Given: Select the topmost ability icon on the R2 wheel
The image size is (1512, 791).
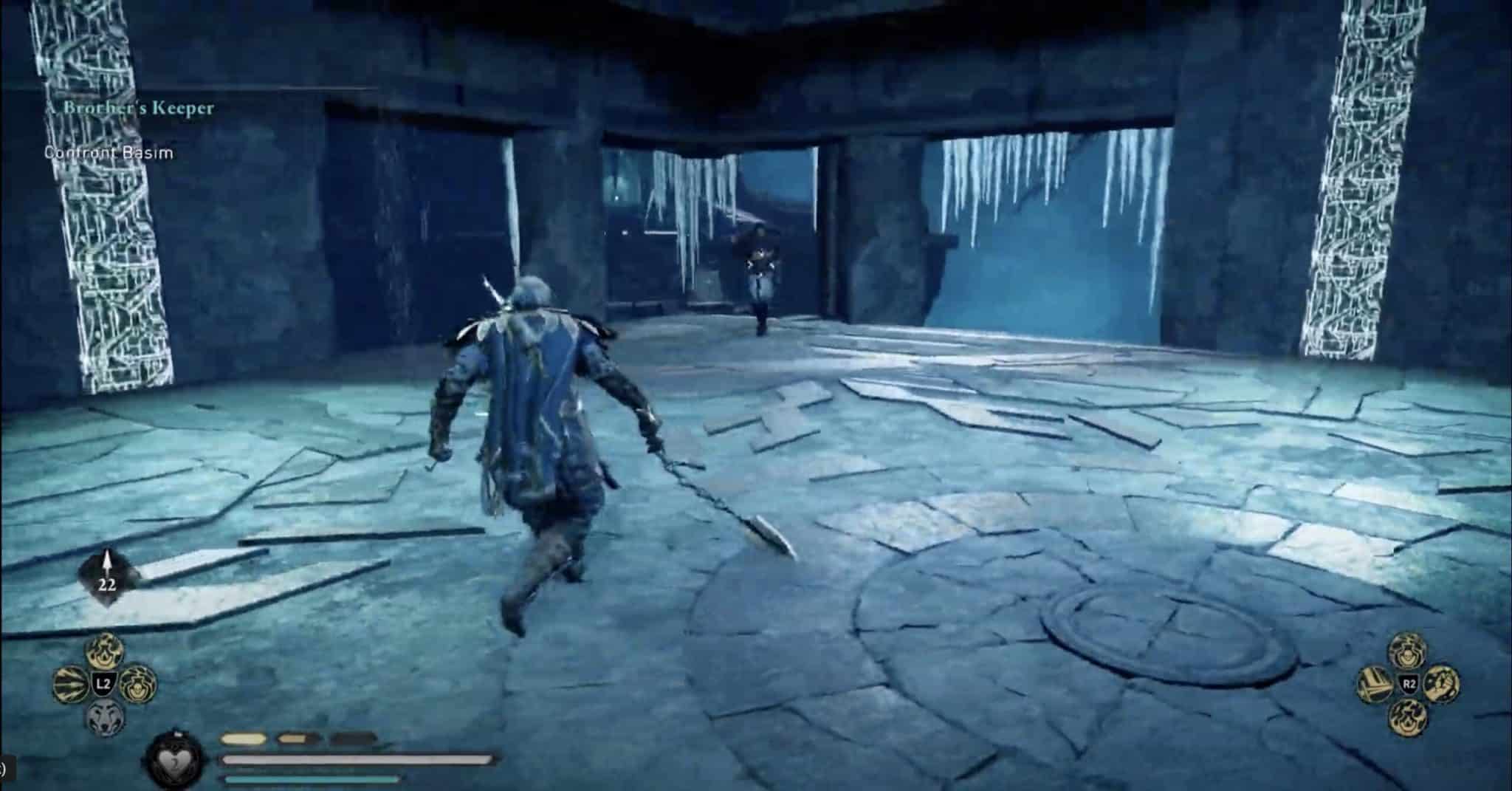Looking at the screenshot, I should tap(1408, 650).
